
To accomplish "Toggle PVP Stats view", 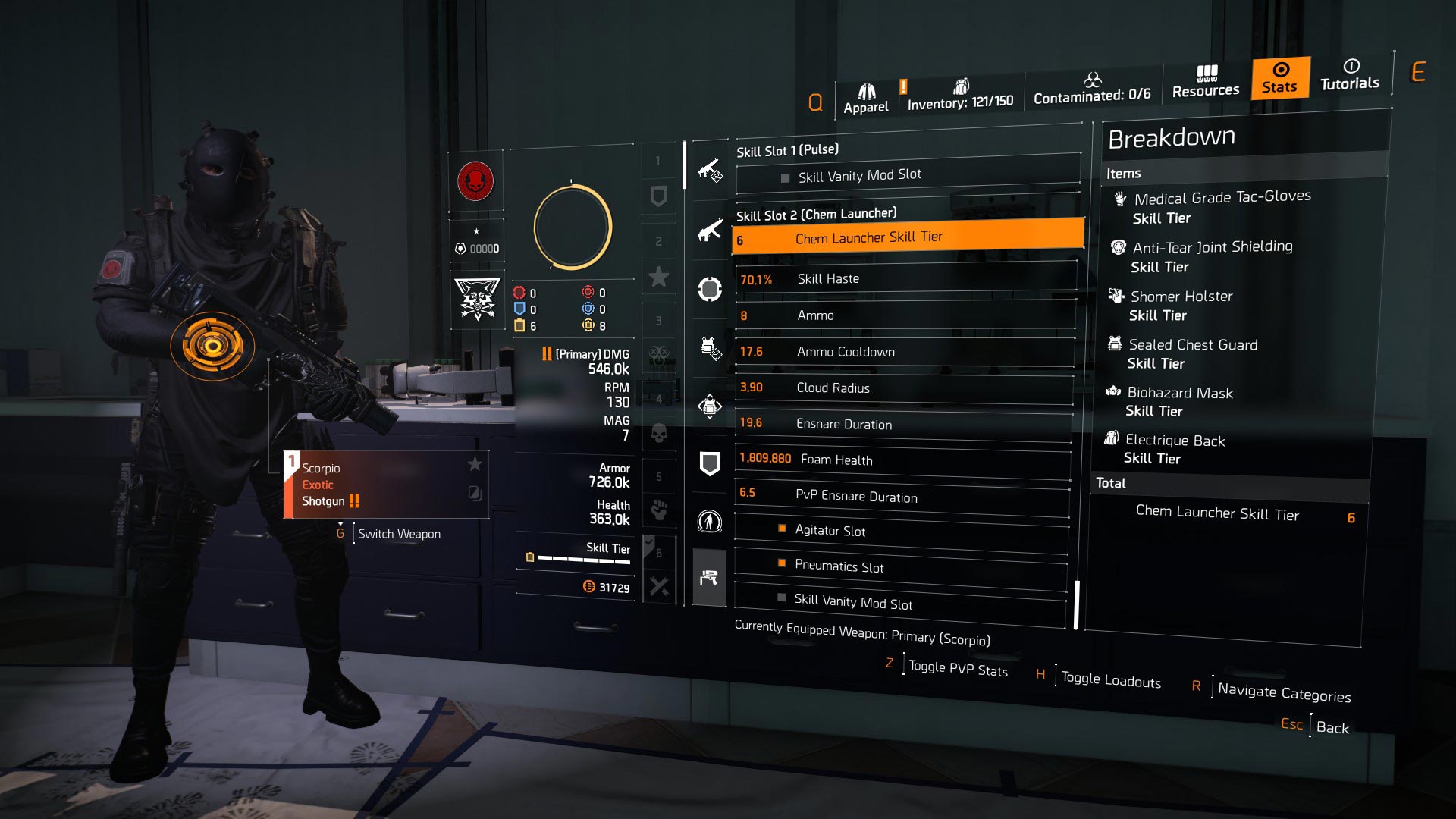I will tap(958, 668).
